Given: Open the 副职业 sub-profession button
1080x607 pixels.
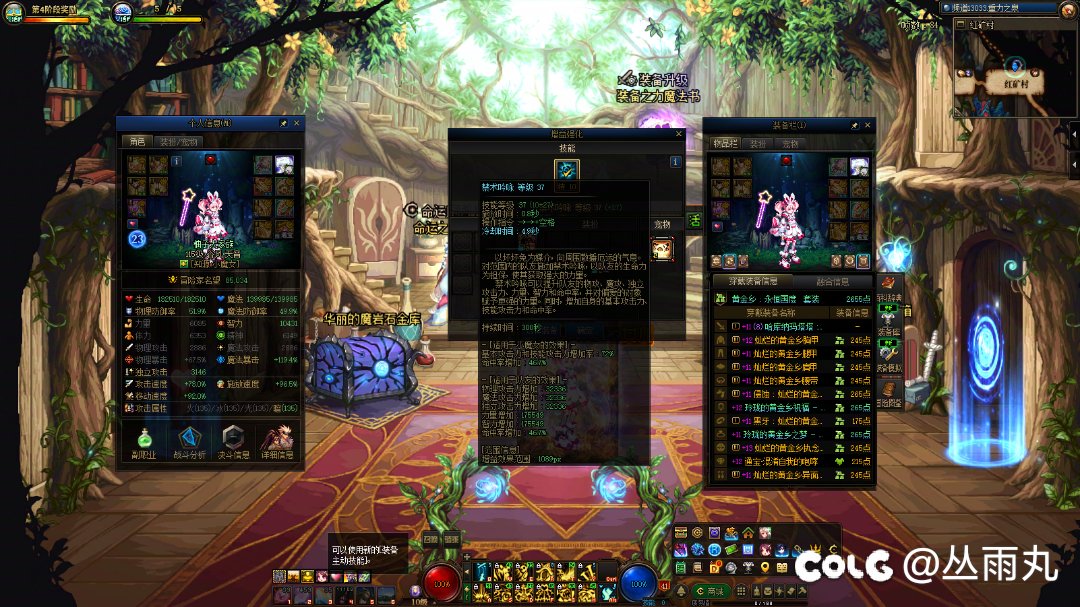Looking at the screenshot, I should pos(143,442).
